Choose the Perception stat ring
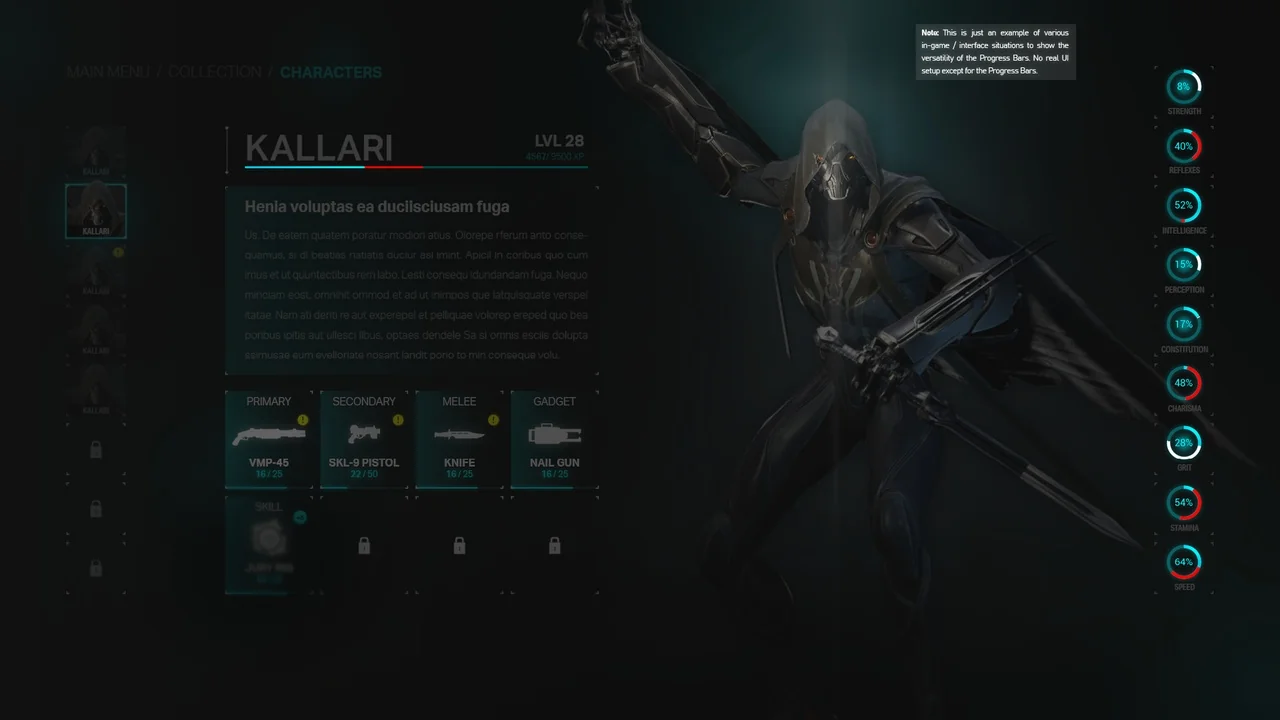This screenshot has height=720, width=1280. click(x=1184, y=265)
